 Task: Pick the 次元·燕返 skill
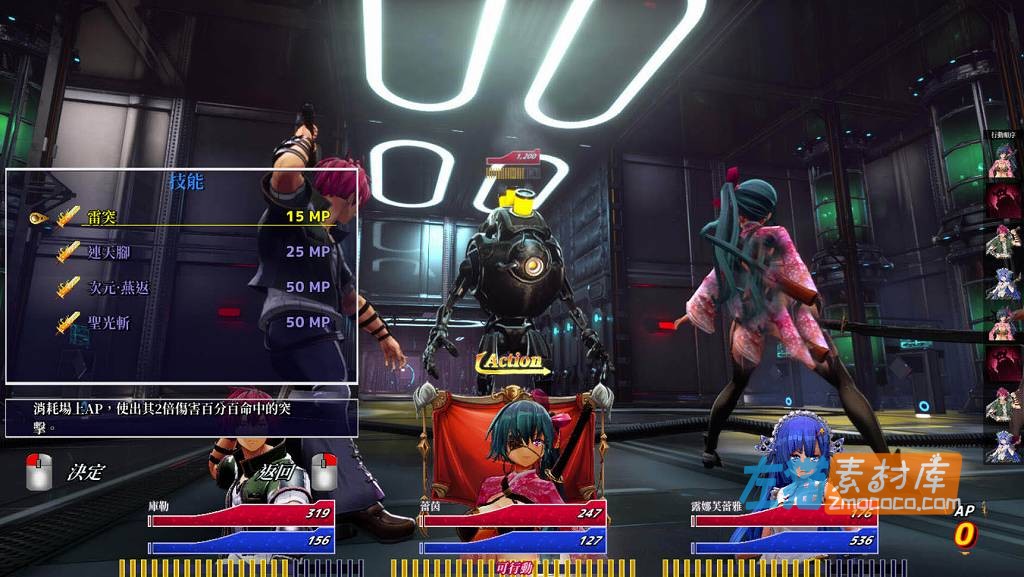click(x=180, y=287)
